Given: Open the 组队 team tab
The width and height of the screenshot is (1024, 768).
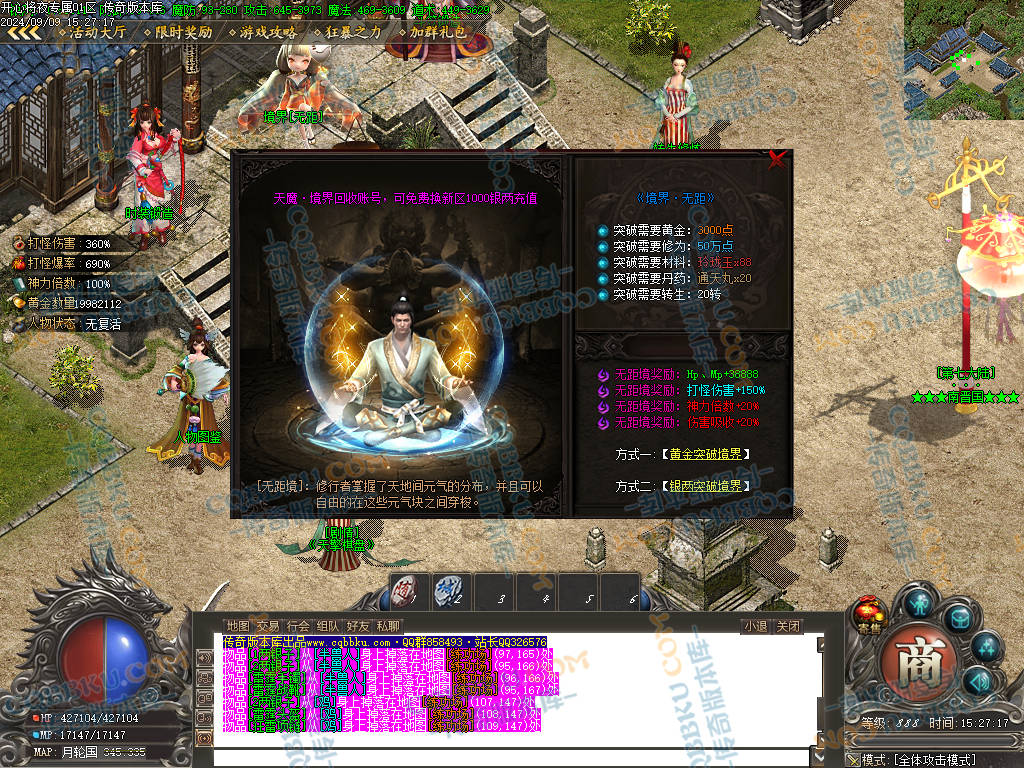Looking at the screenshot, I should coord(328,626).
